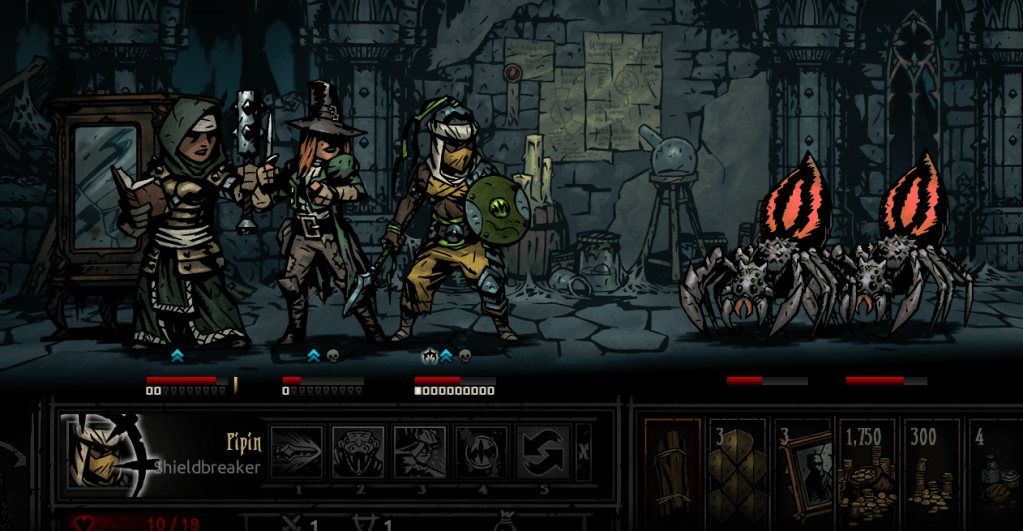Viewport: 1023px width, 531px height.
Task: Select the round shield skill in slot 4
Action: coord(481,452)
